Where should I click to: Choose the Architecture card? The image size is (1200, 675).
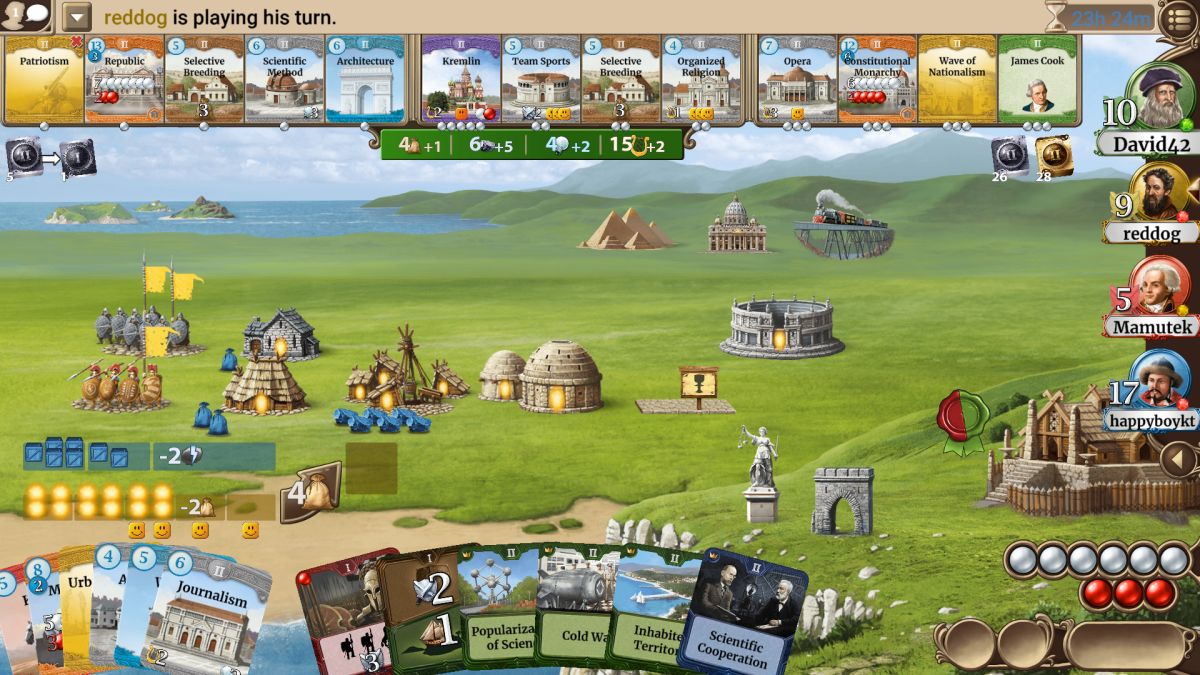[365, 80]
